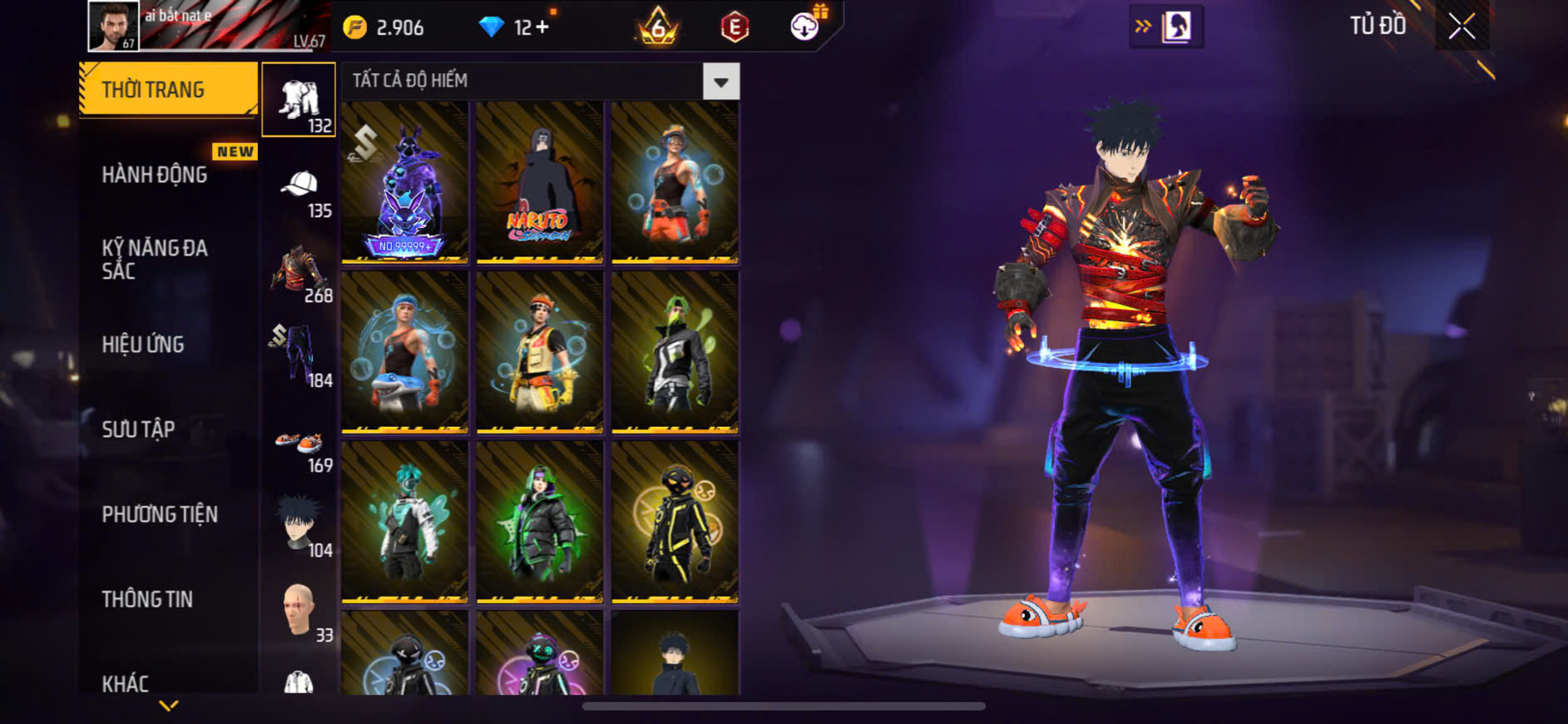
Task: Pick the black and yellow masked suit bundle
Action: point(674,522)
